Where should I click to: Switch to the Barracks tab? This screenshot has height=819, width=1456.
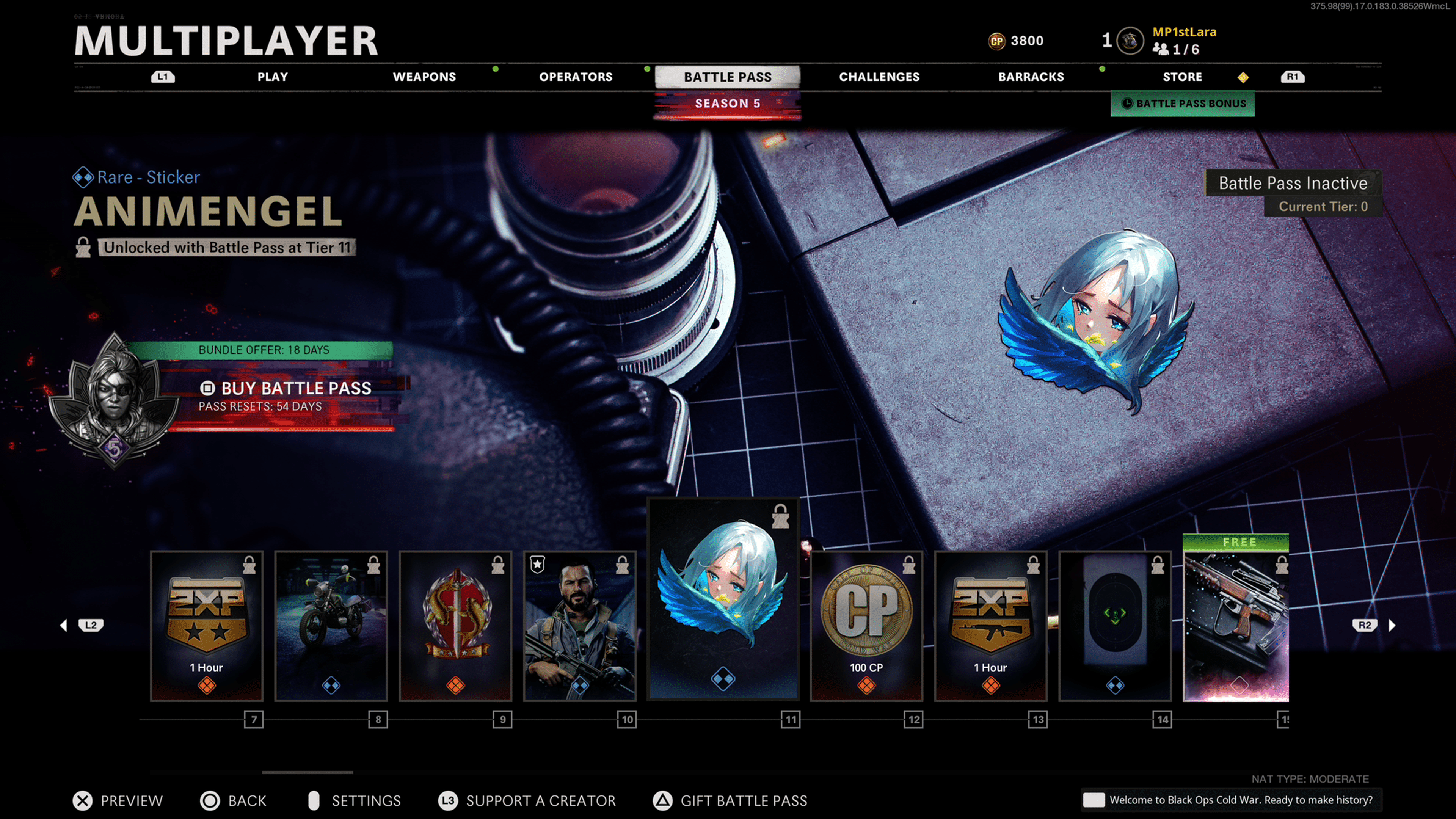pos(1031,77)
